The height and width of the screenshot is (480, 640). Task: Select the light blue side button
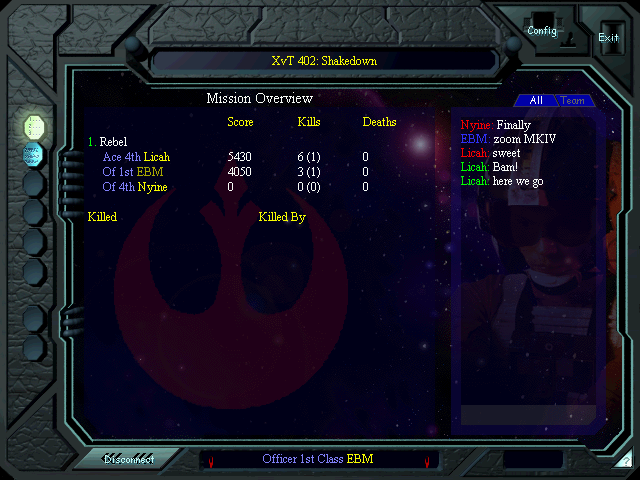(34, 154)
